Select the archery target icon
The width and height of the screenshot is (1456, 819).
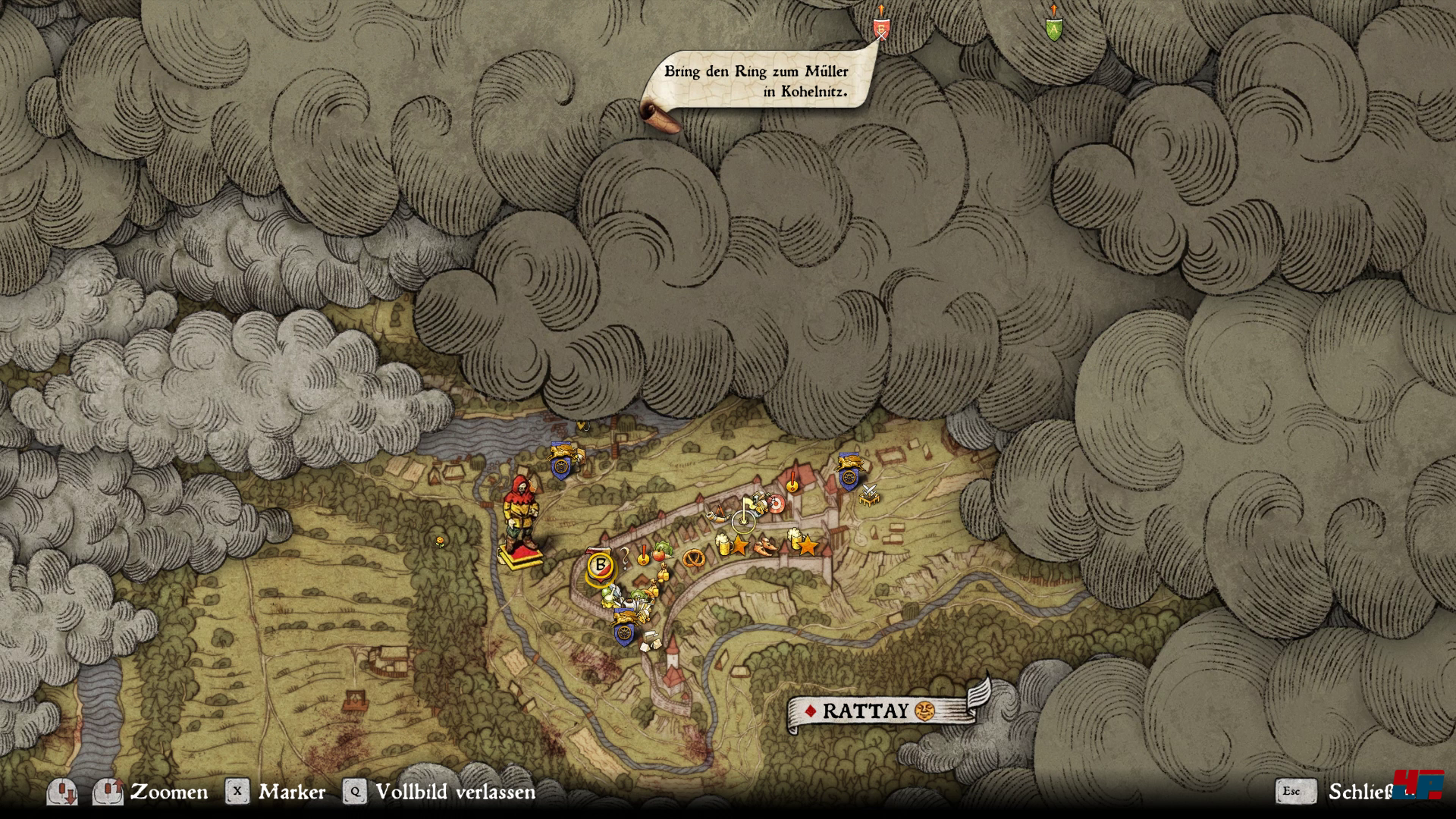point(775,504)
